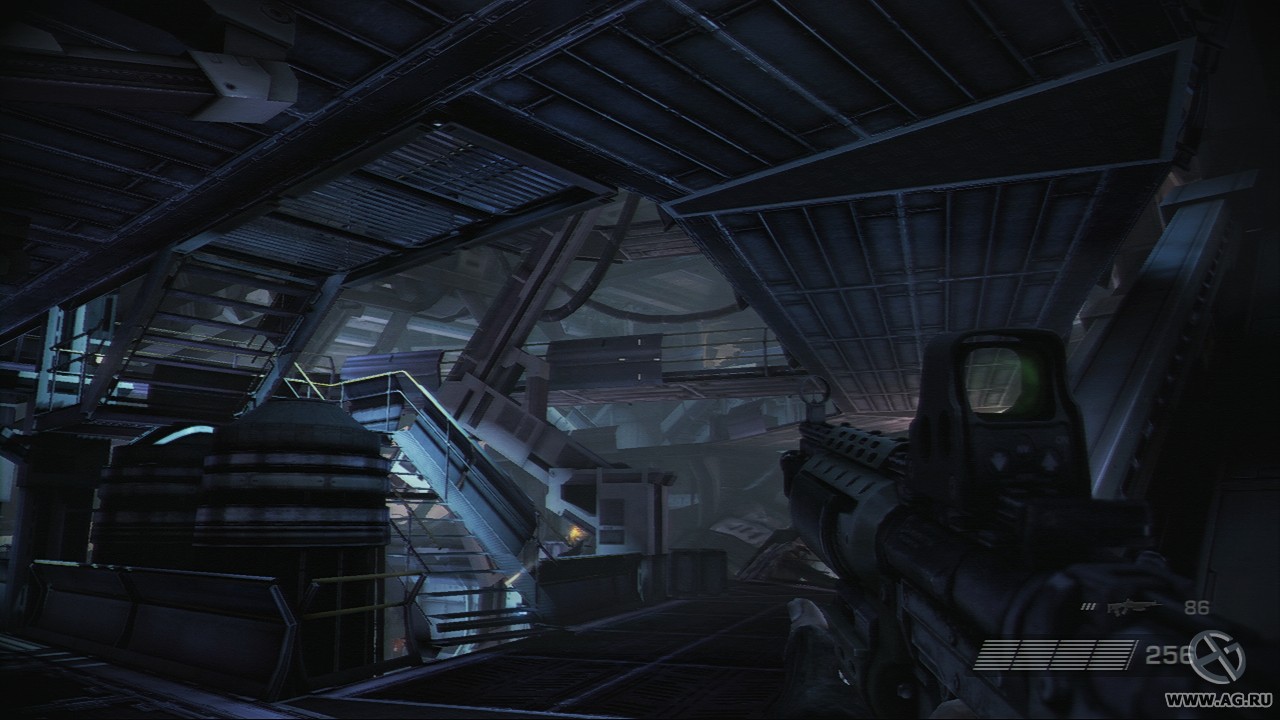Click the fire-mode slash marks beside the rifle

[x=1086, y=605]
